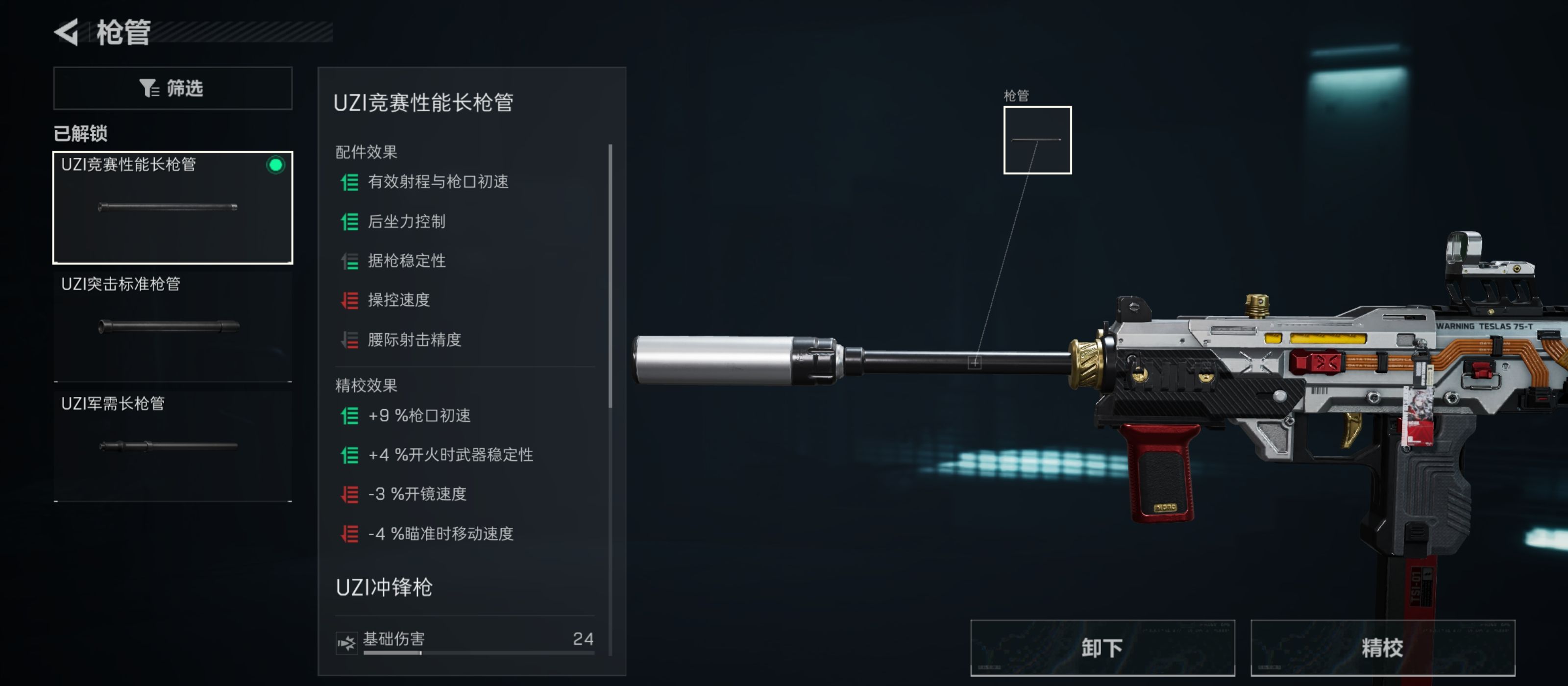Click the funnel icon on the 筛选 button
Viewport: 1568px width, 686px height.
pos(148,88)
